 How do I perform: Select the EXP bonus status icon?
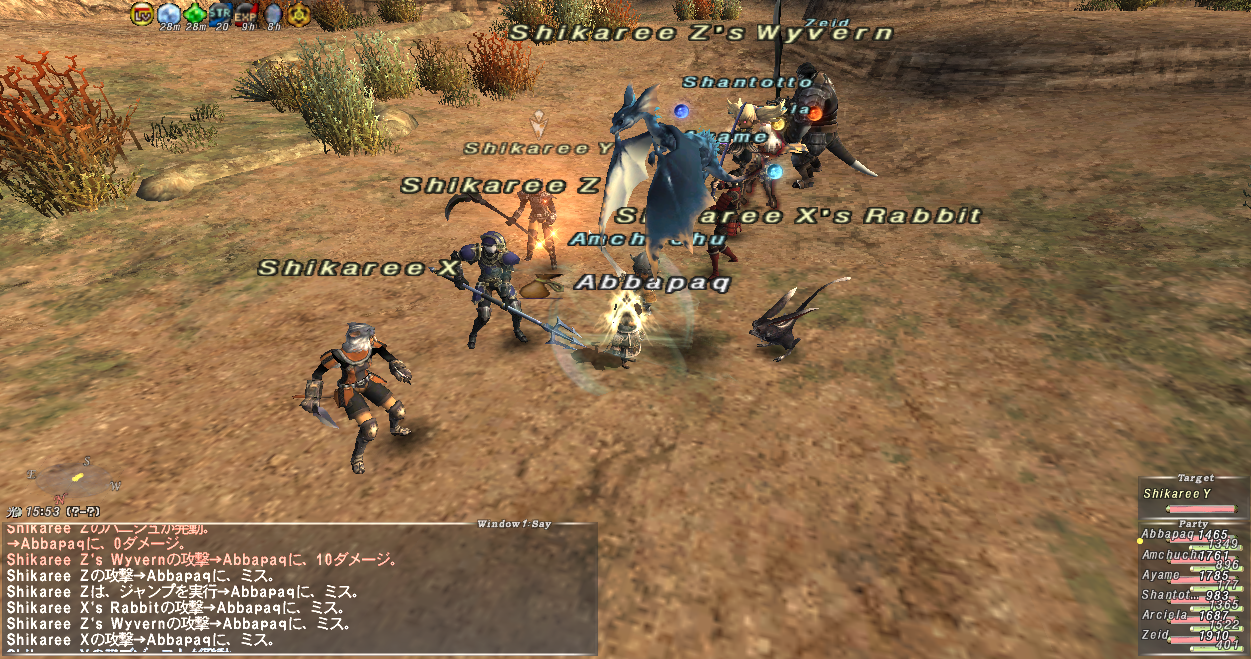246,14
